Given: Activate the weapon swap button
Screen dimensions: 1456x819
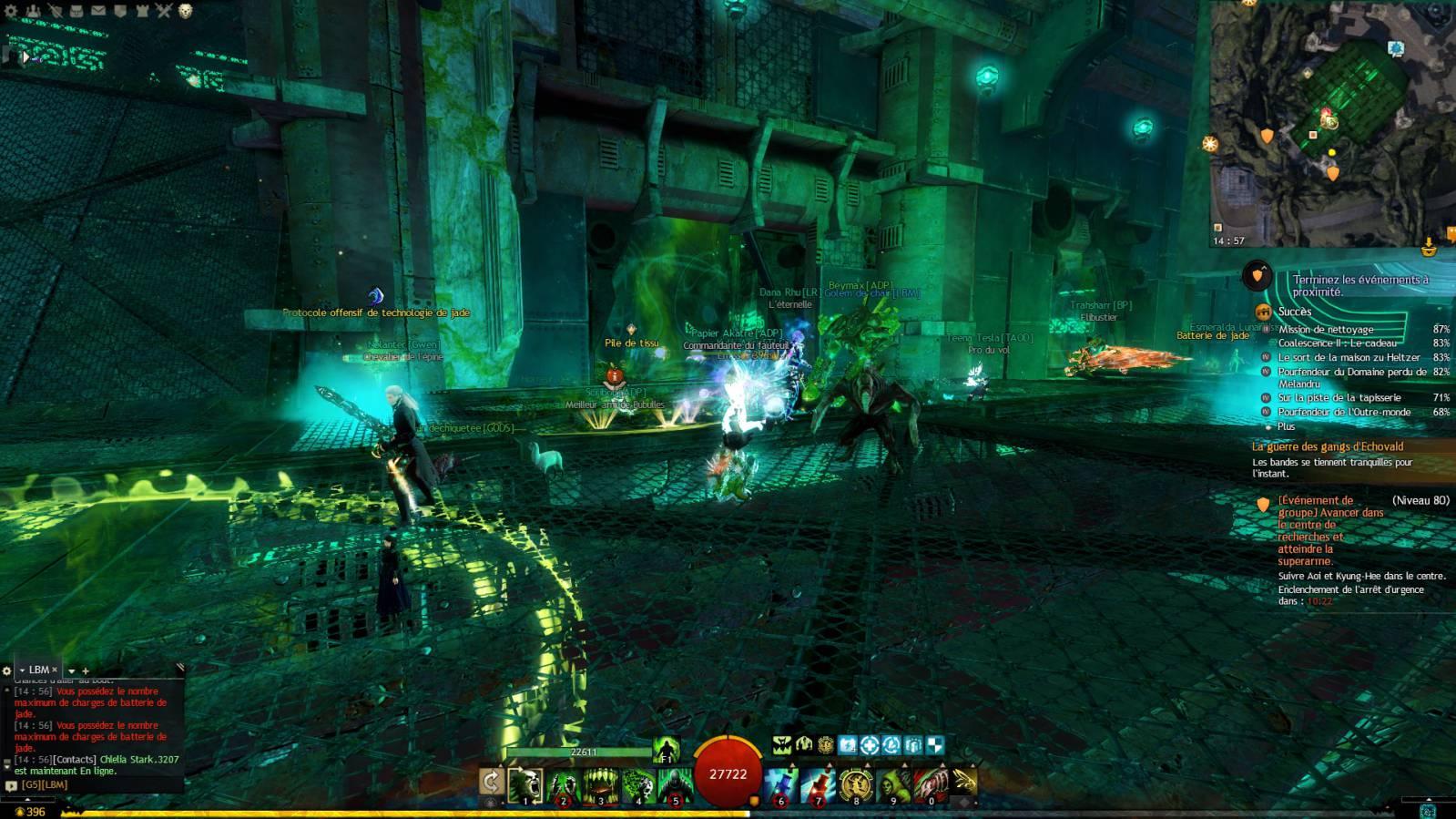Looking at the screenshot, I should click(x=491, y=782).
